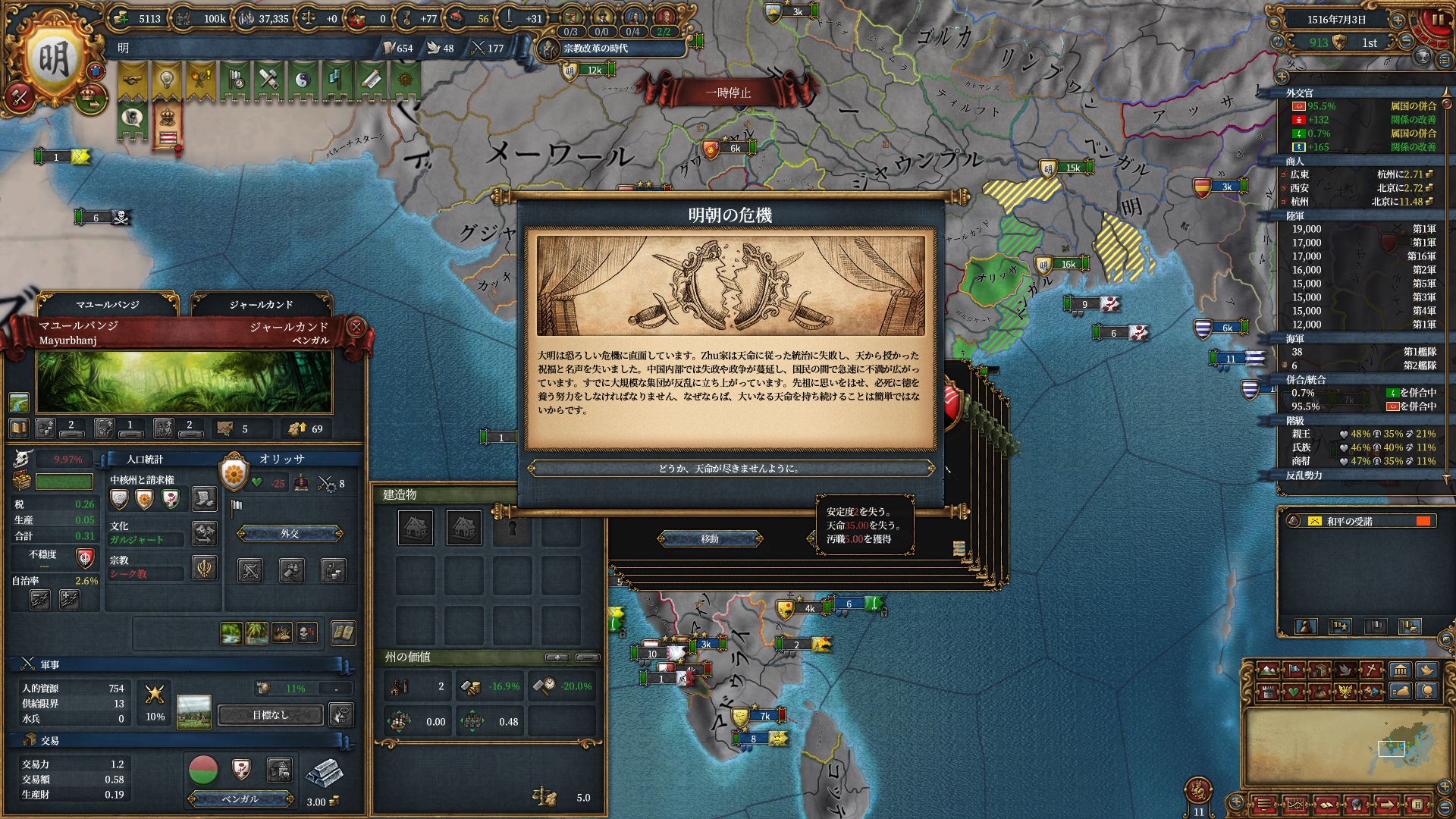Screen dimensions: 1456x819
Task: Open the 人口統計 header
Action: pyautogui.click(x=145, y=460)
